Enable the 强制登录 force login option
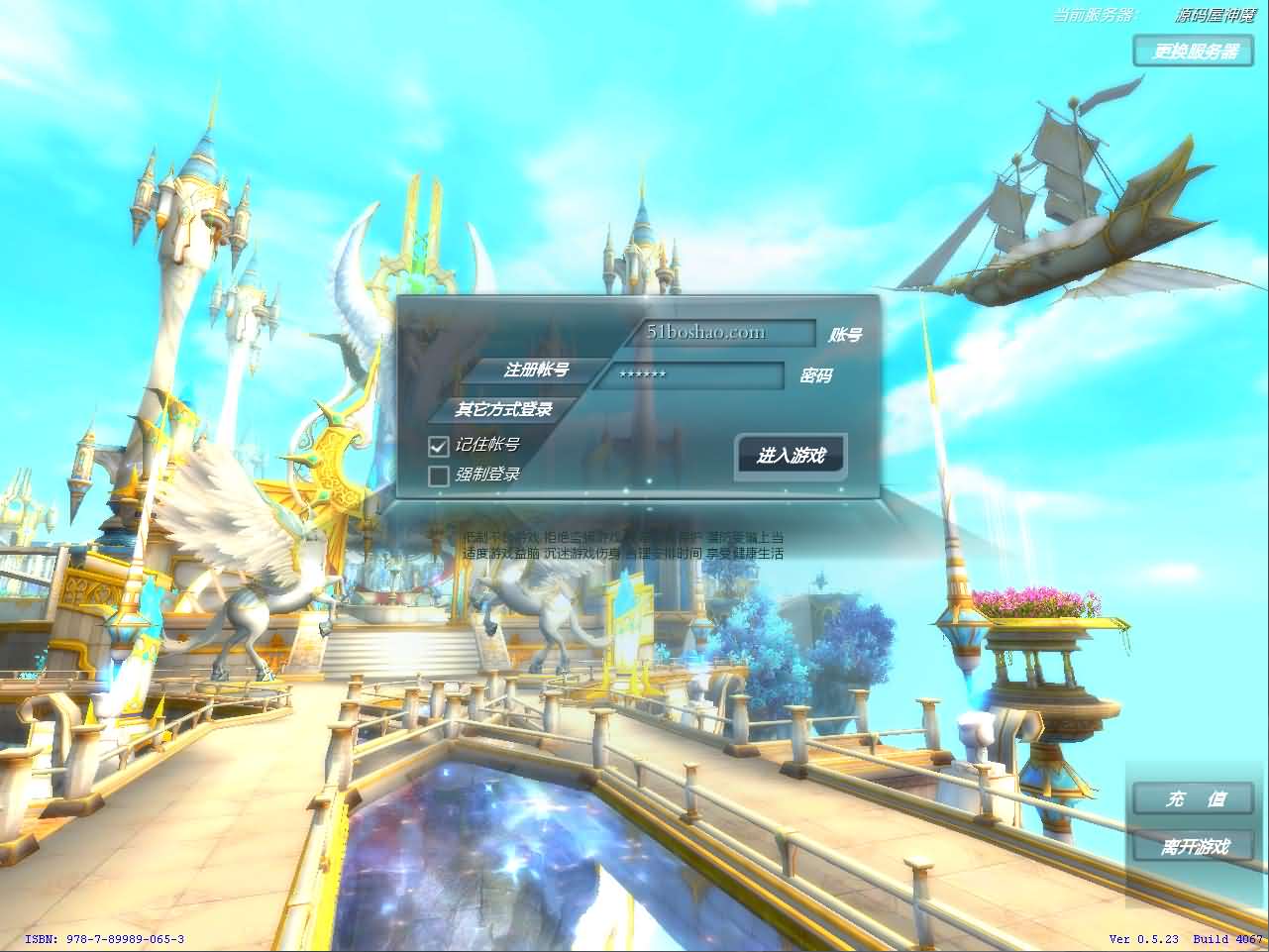Screen dimensions: 1269x952 pos(438,476)
